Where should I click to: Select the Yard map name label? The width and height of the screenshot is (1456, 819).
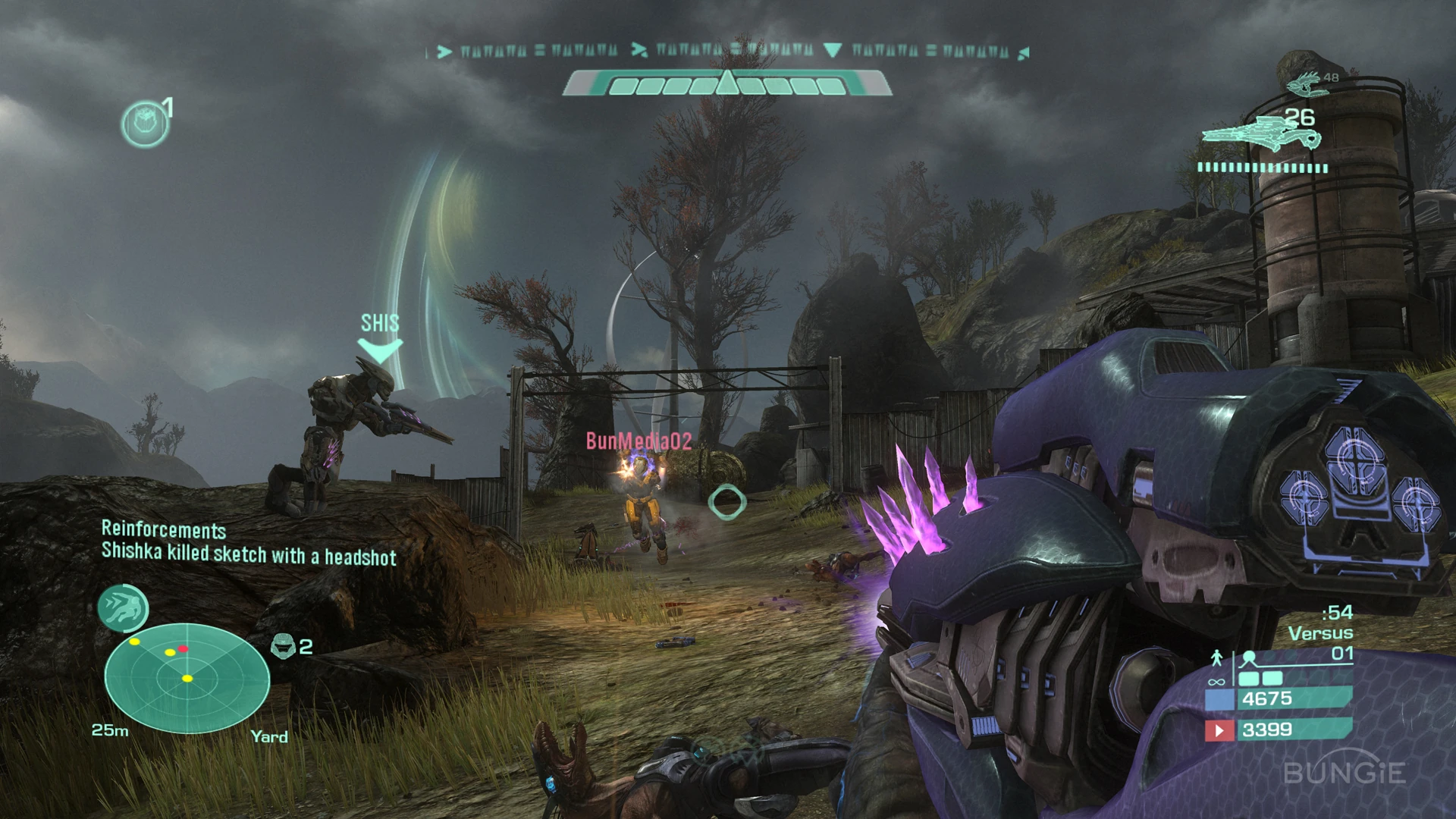coord(270,737)
